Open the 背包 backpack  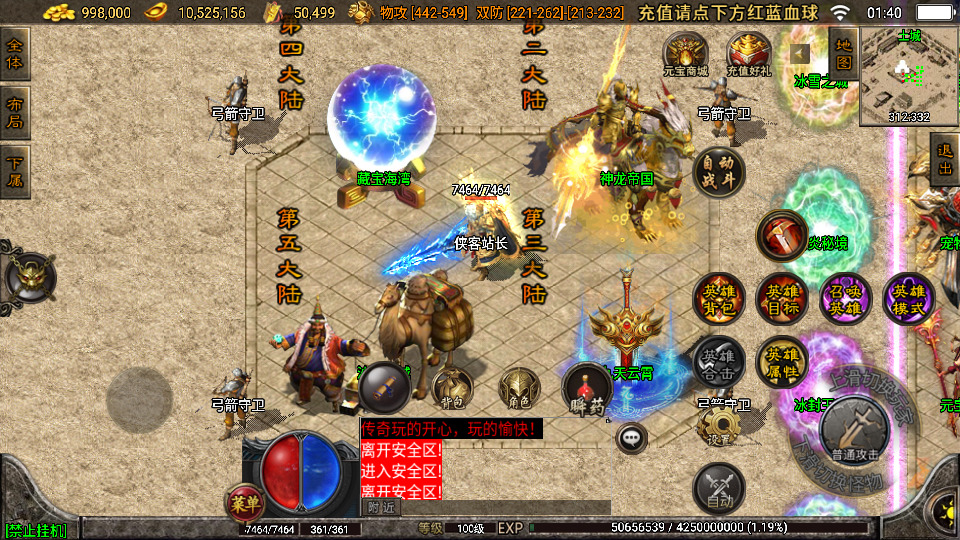pos(452,390)
